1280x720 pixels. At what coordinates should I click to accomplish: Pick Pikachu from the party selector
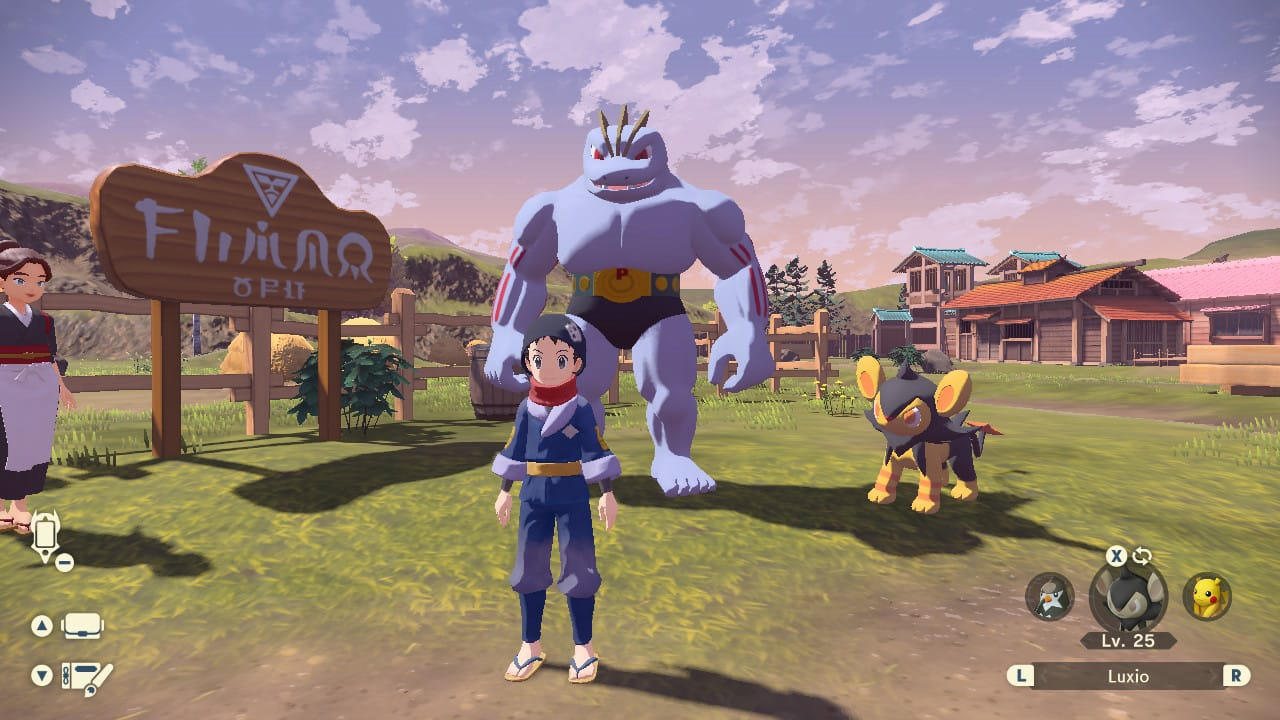point(1207,596)
